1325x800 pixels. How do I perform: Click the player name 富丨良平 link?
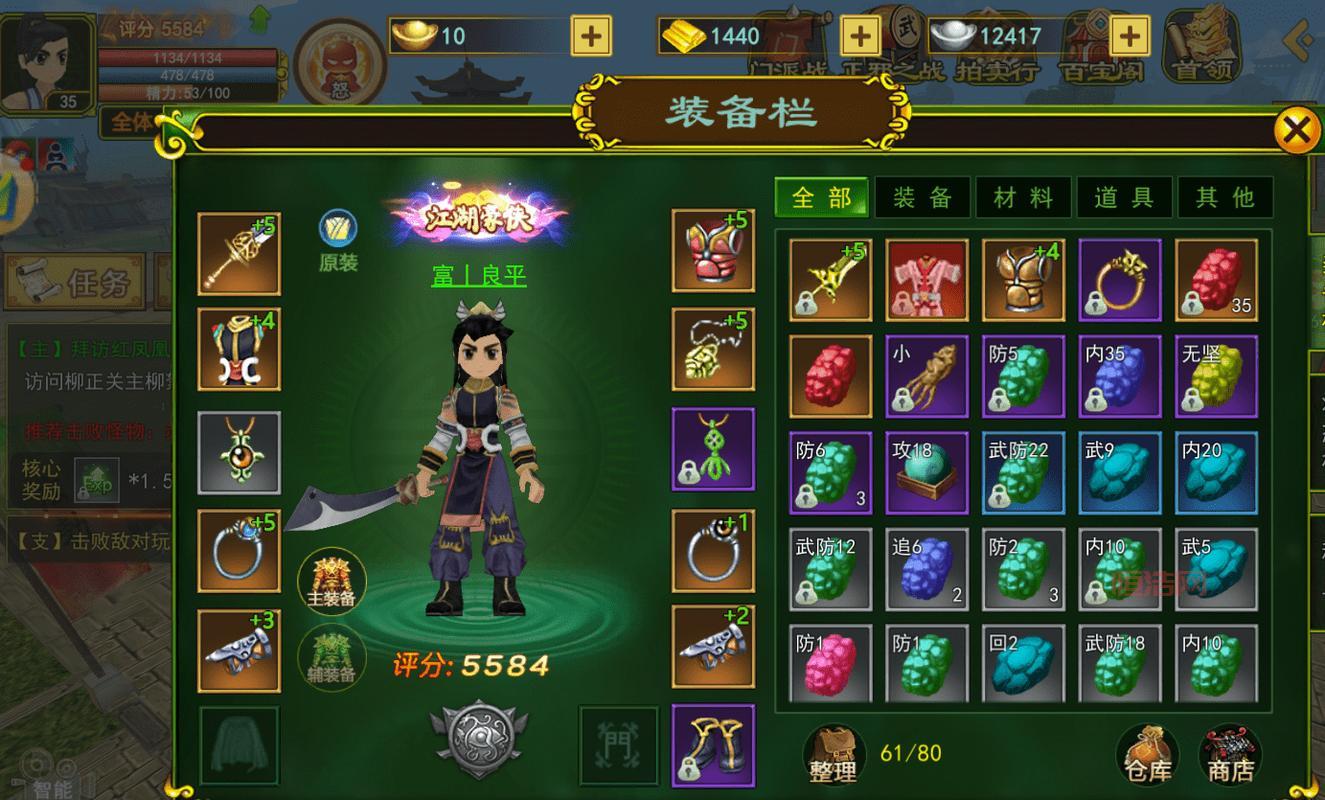[x=479, y=276]
